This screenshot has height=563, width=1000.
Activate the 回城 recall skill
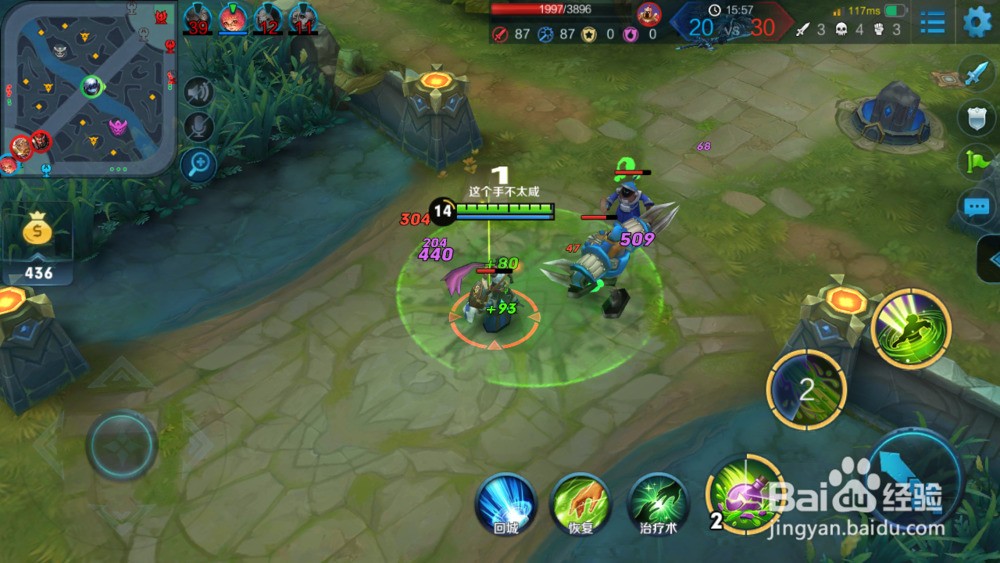[506, 502]
